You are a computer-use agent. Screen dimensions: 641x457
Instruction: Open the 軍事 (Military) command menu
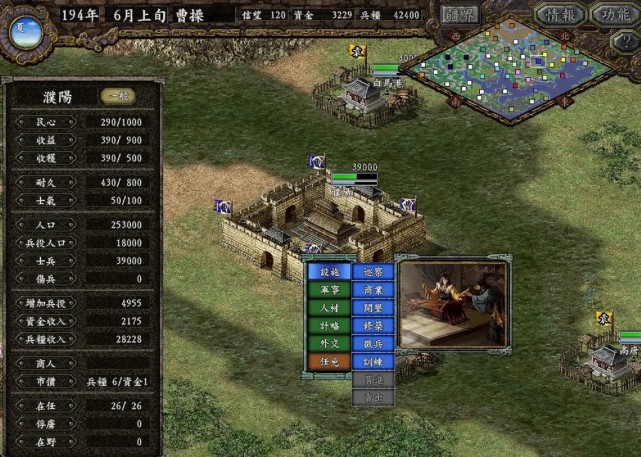tap(328, 290)
